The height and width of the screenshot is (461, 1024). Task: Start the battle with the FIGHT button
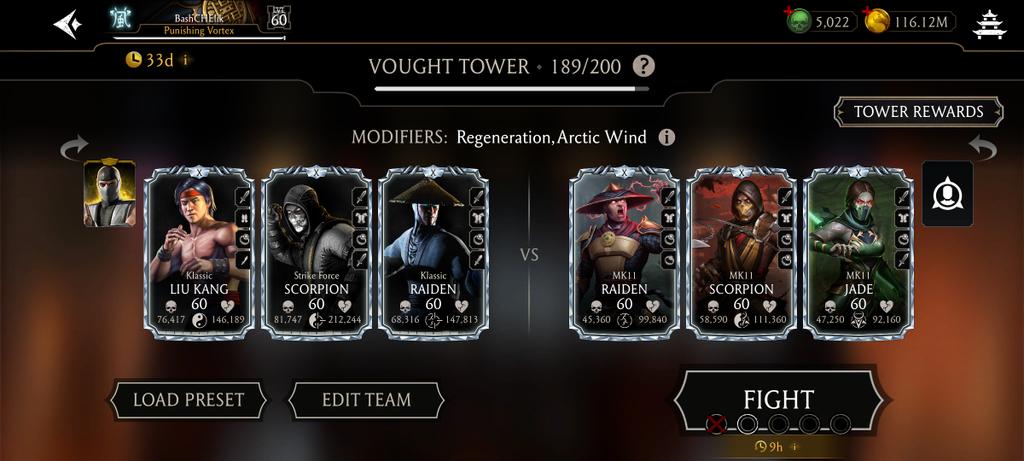(x=778, y=400)
